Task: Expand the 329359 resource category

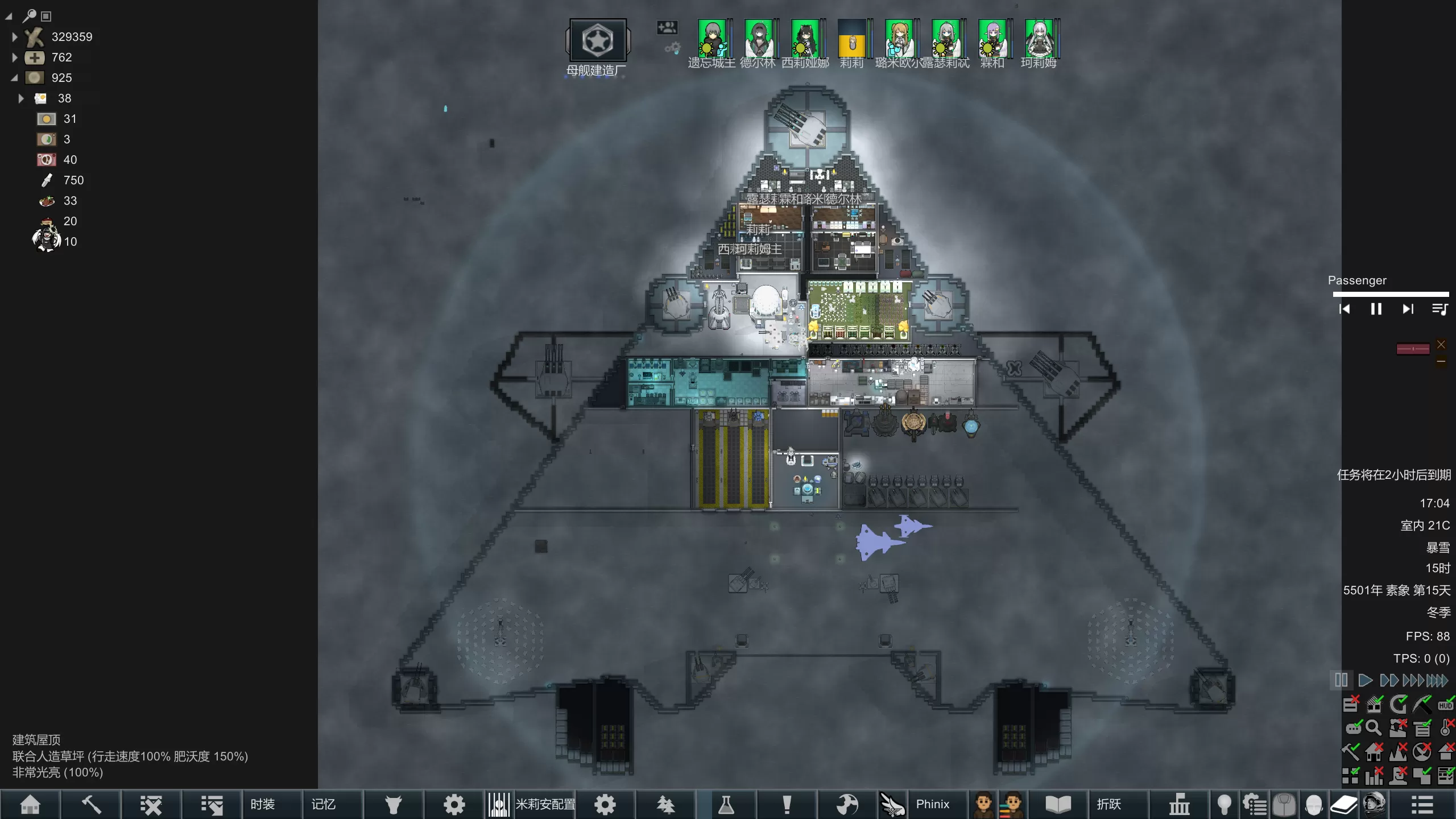Action: click(15, 37)
